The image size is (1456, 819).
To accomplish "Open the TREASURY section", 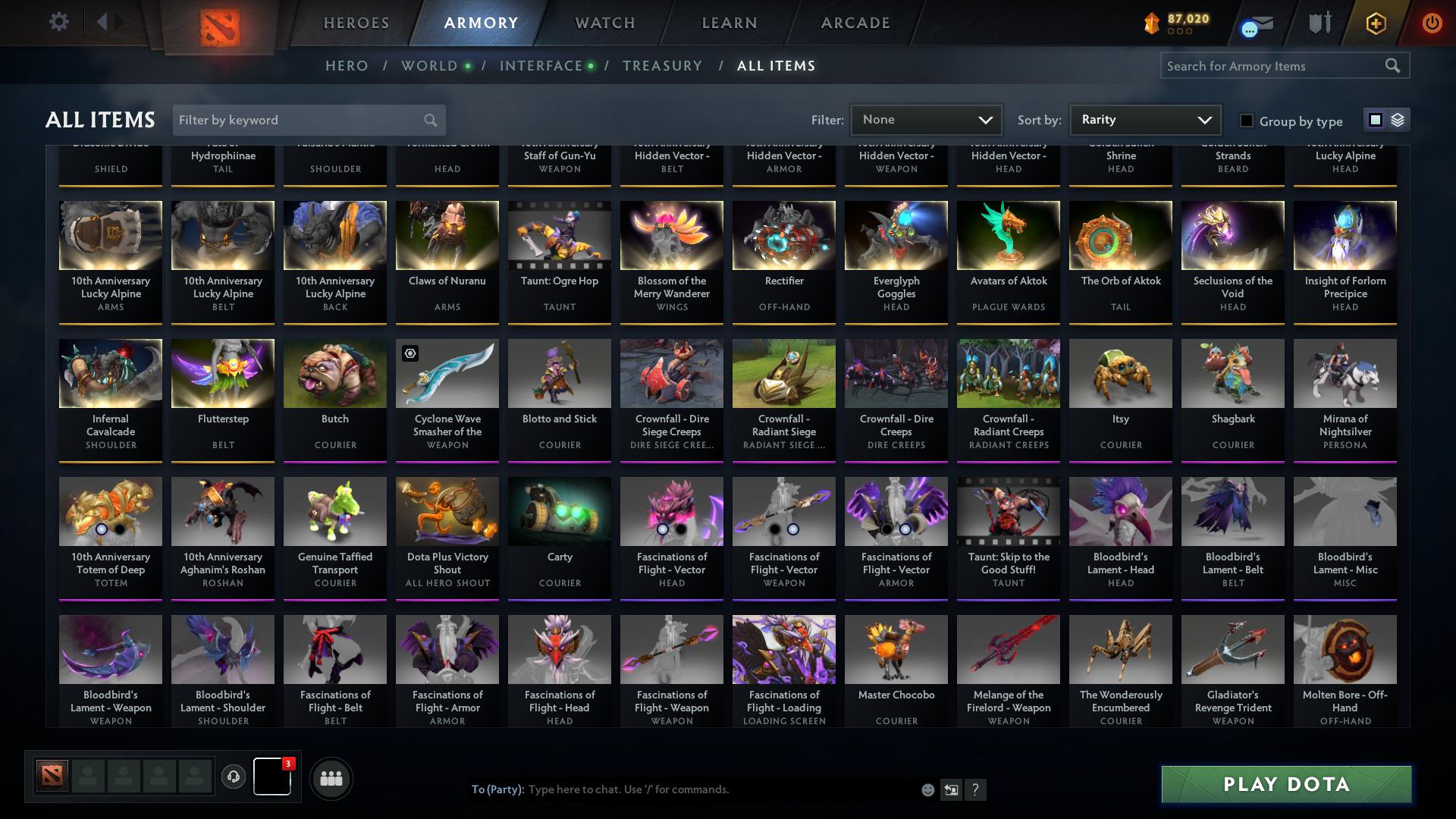I will 662,66.
